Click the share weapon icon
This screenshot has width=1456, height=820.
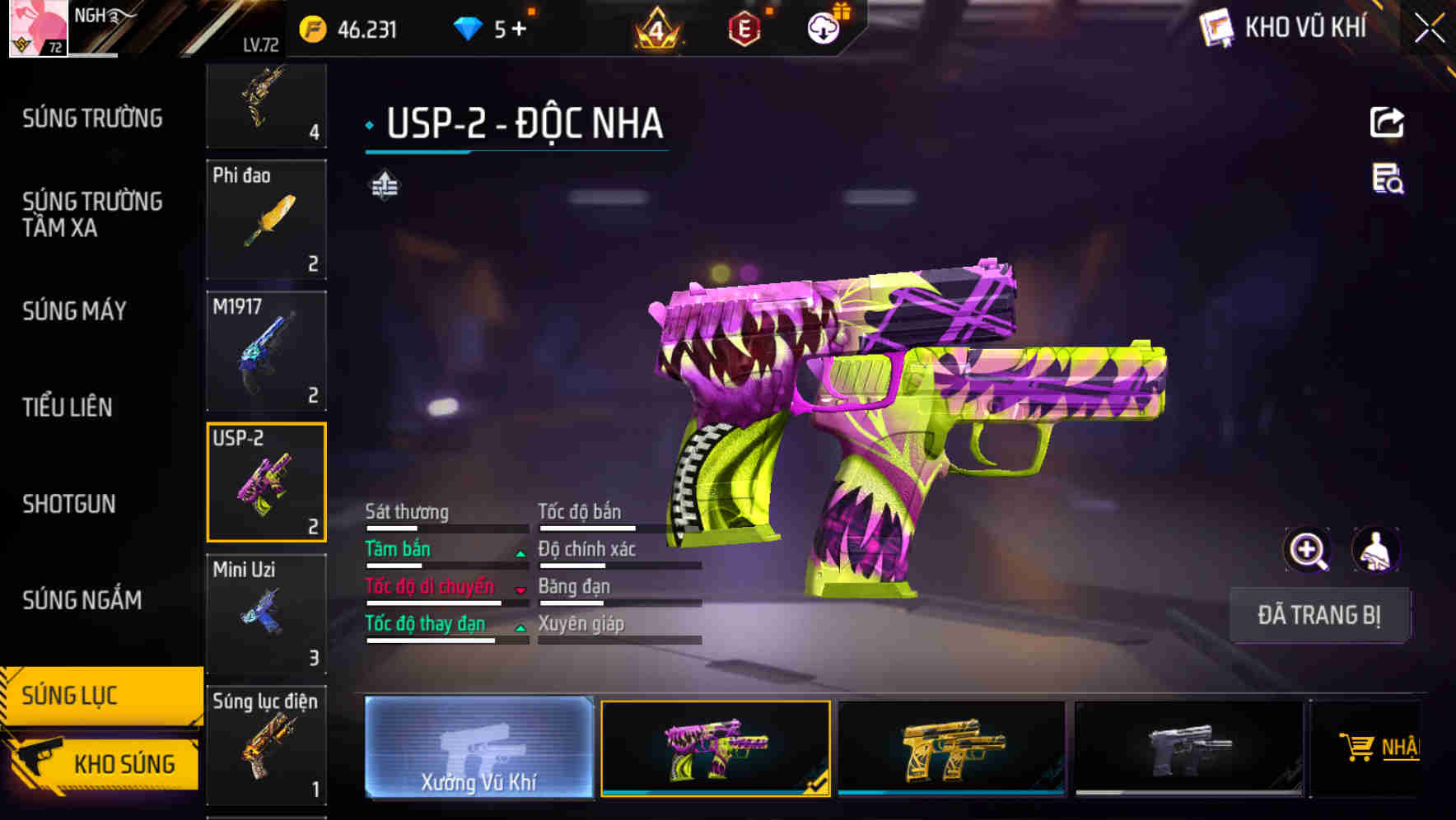1388,122
